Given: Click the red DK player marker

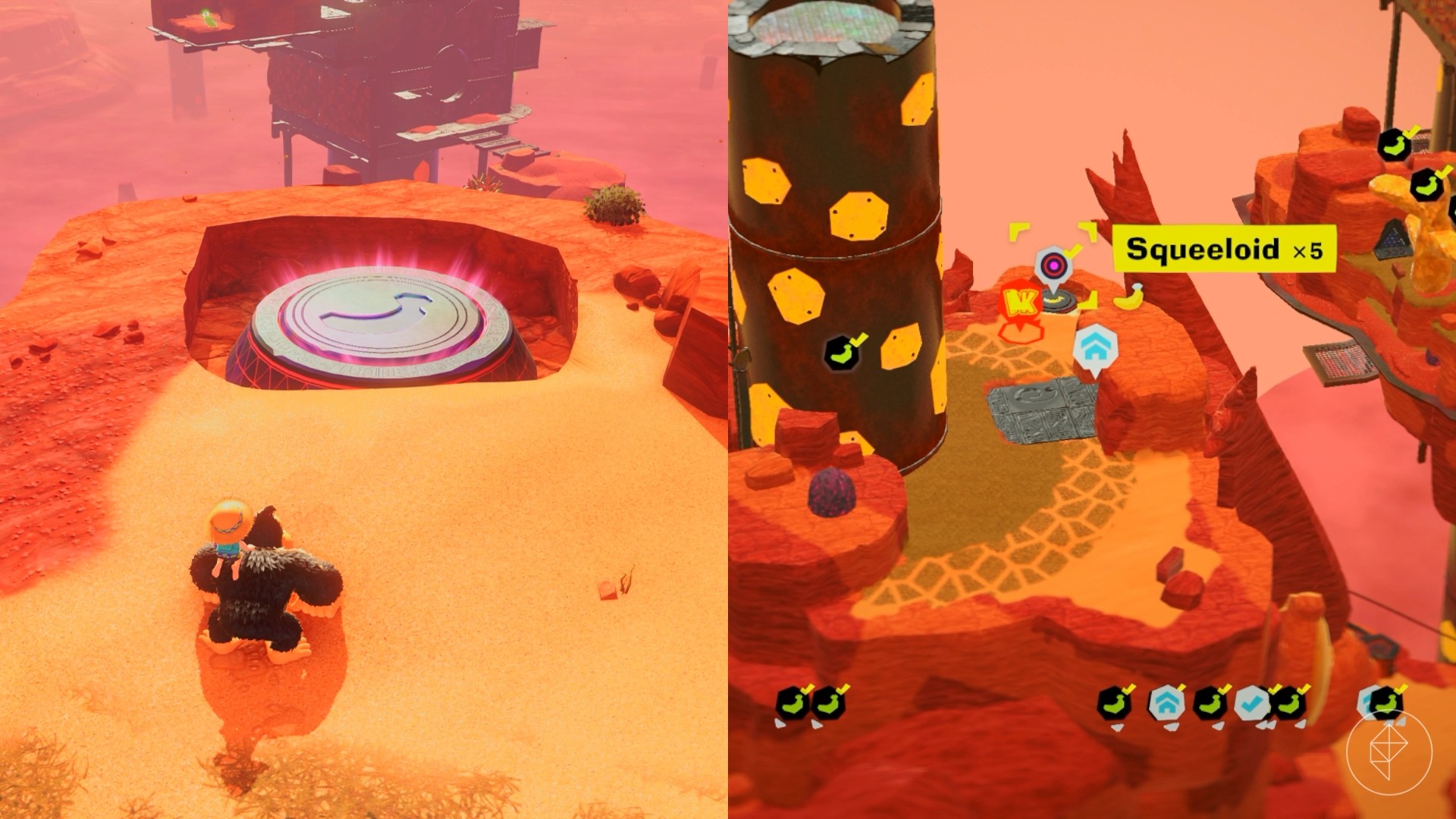Looking at the screenshot, I should [x=1017, y=305].
